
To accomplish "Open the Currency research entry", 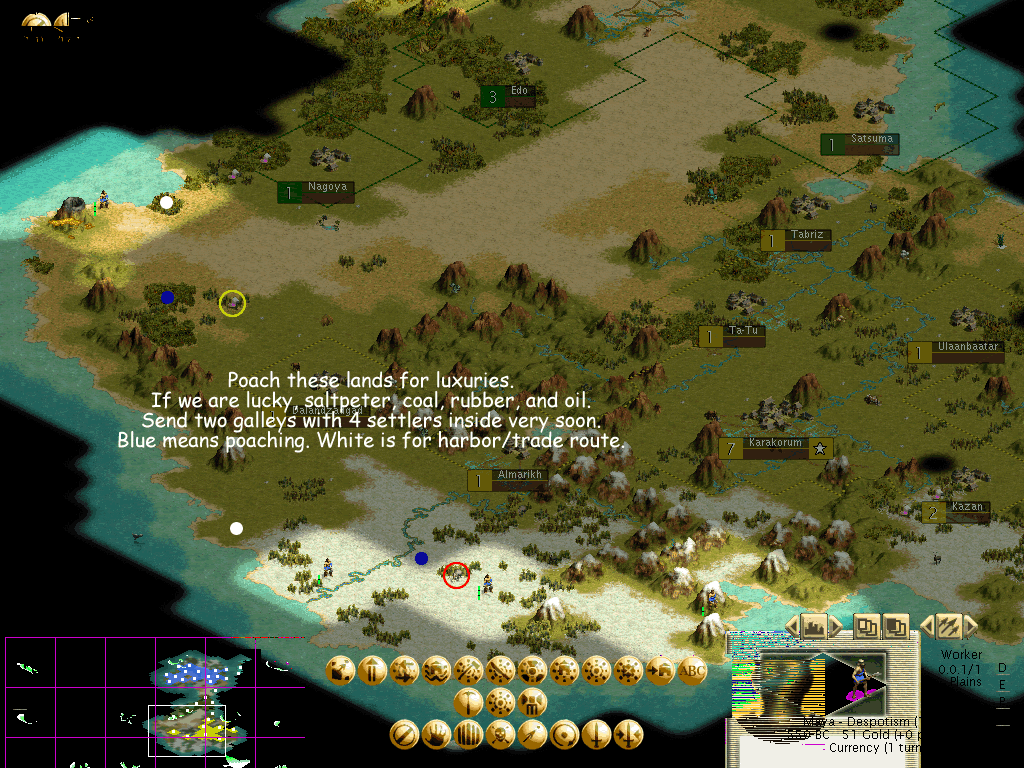I will point(866,747).
